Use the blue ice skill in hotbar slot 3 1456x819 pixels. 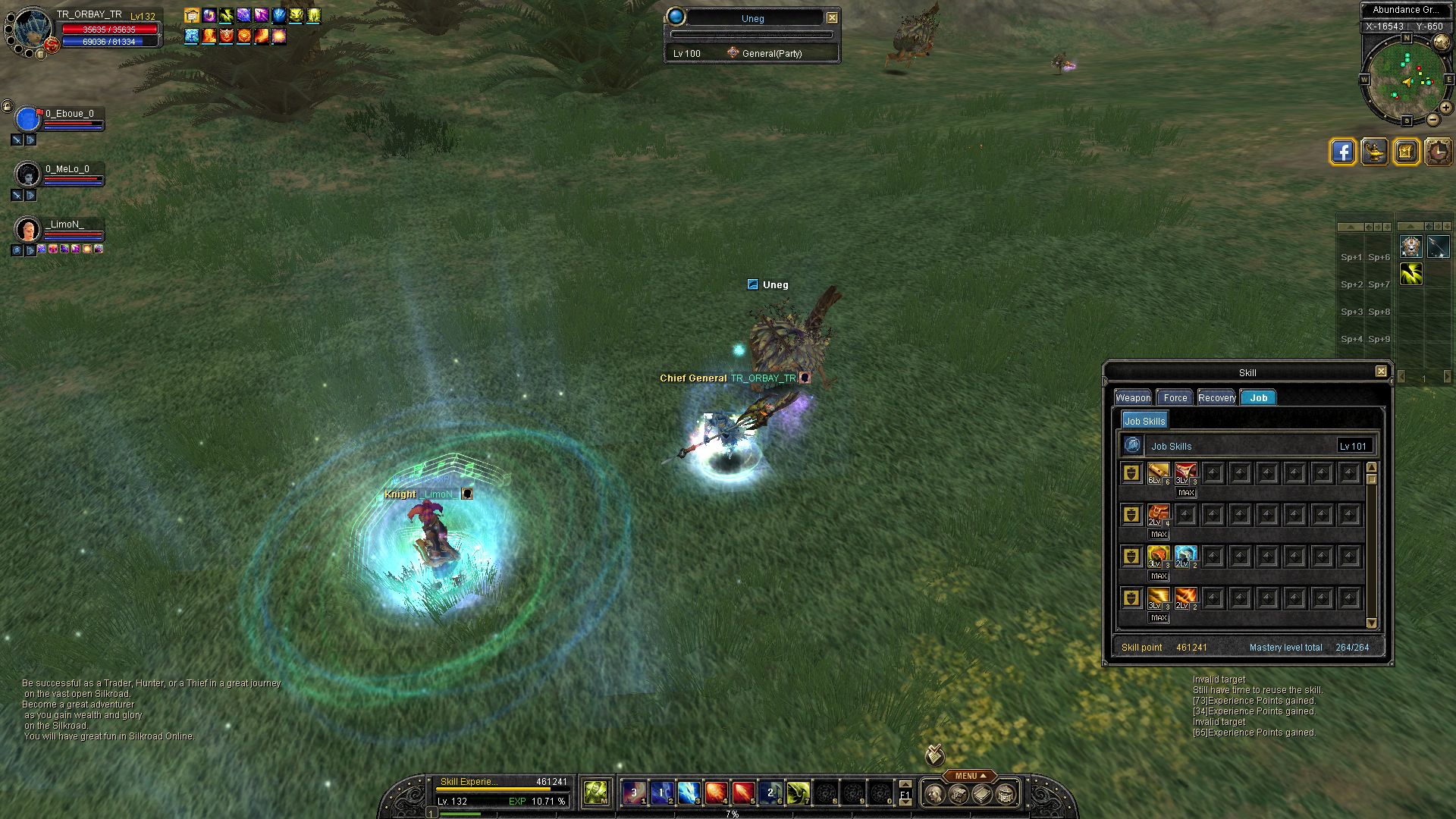tap(689, 793)
